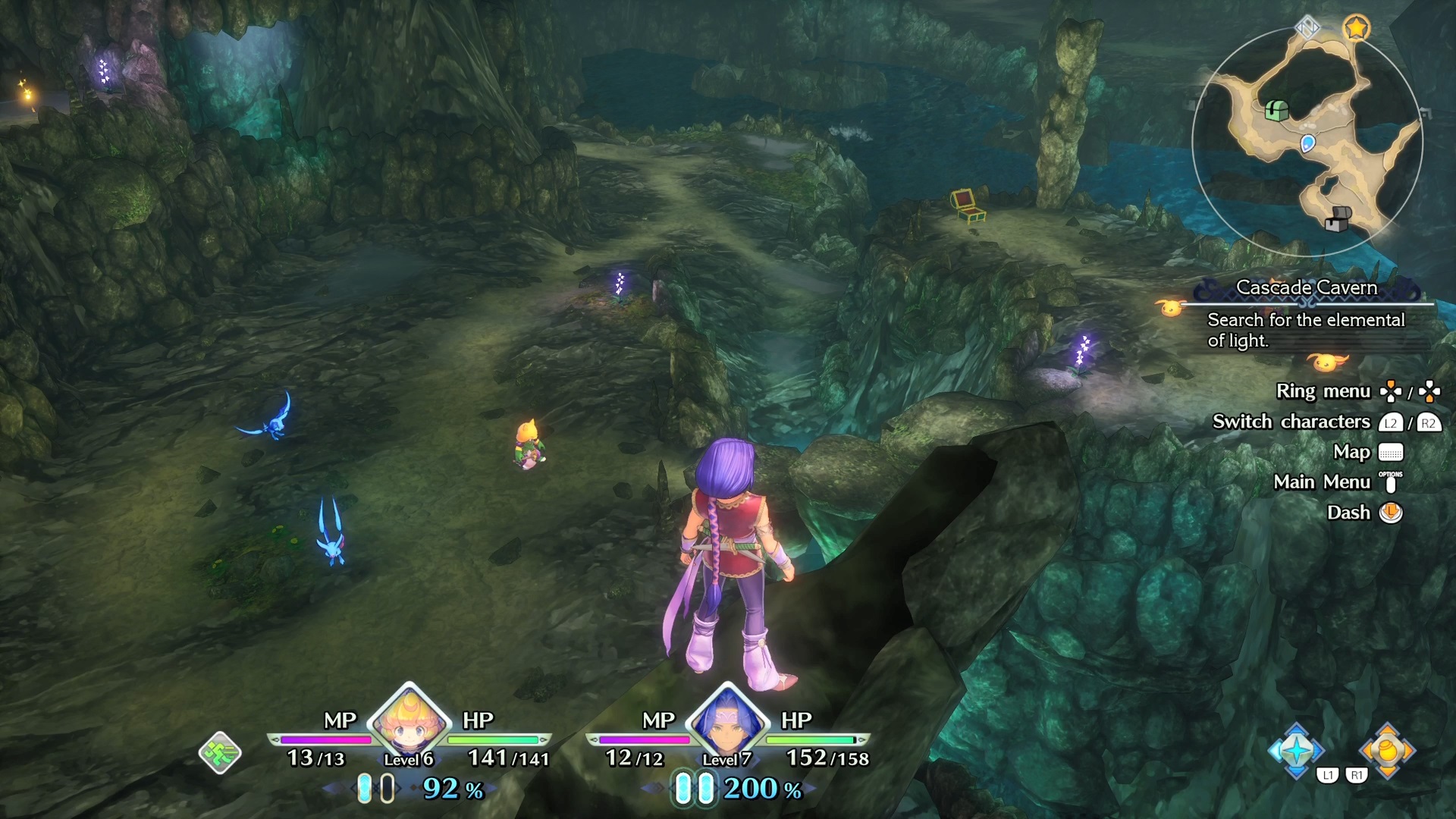Viewport: 1456px width, 819px height.
Task: Click the green treasure chest minimap marker
Action: (x=1277, y=111)
